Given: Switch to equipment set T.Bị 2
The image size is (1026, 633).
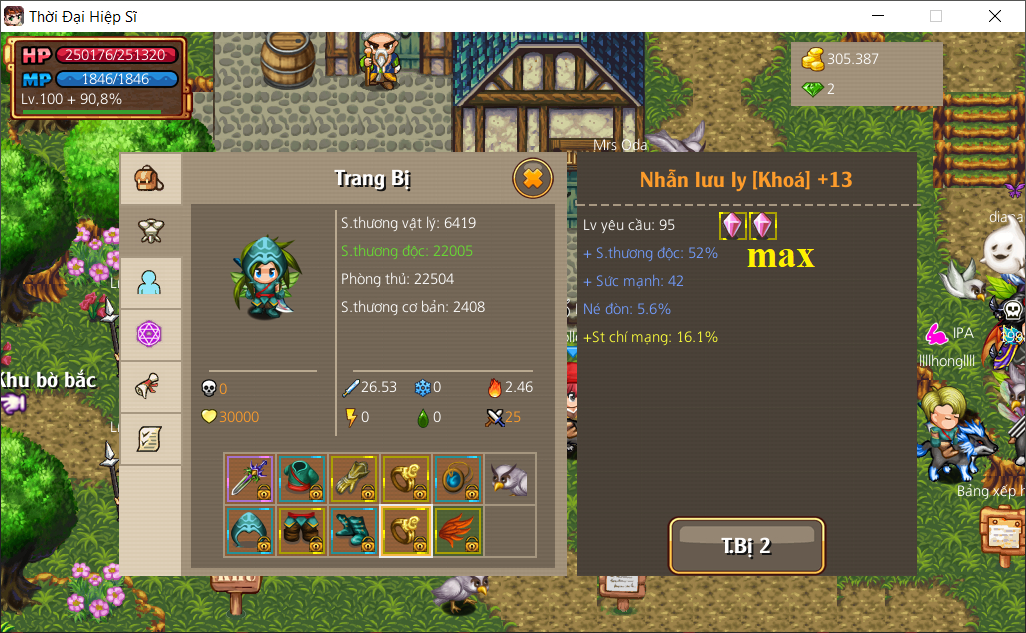Looking at the screenshot, I should pos(746,546).
